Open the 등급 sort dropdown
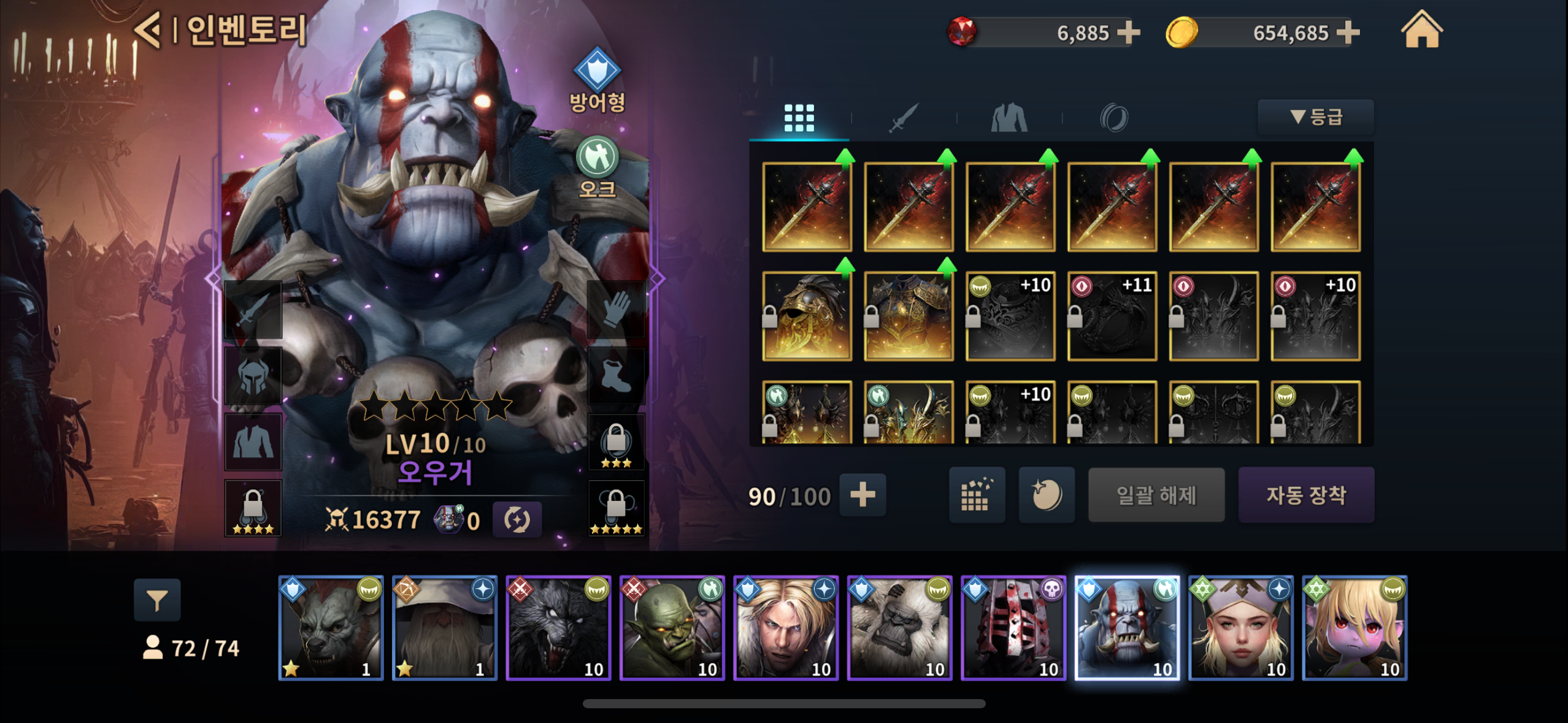The width and height of the screenshot is (1568, 723). coord(1316,117)
